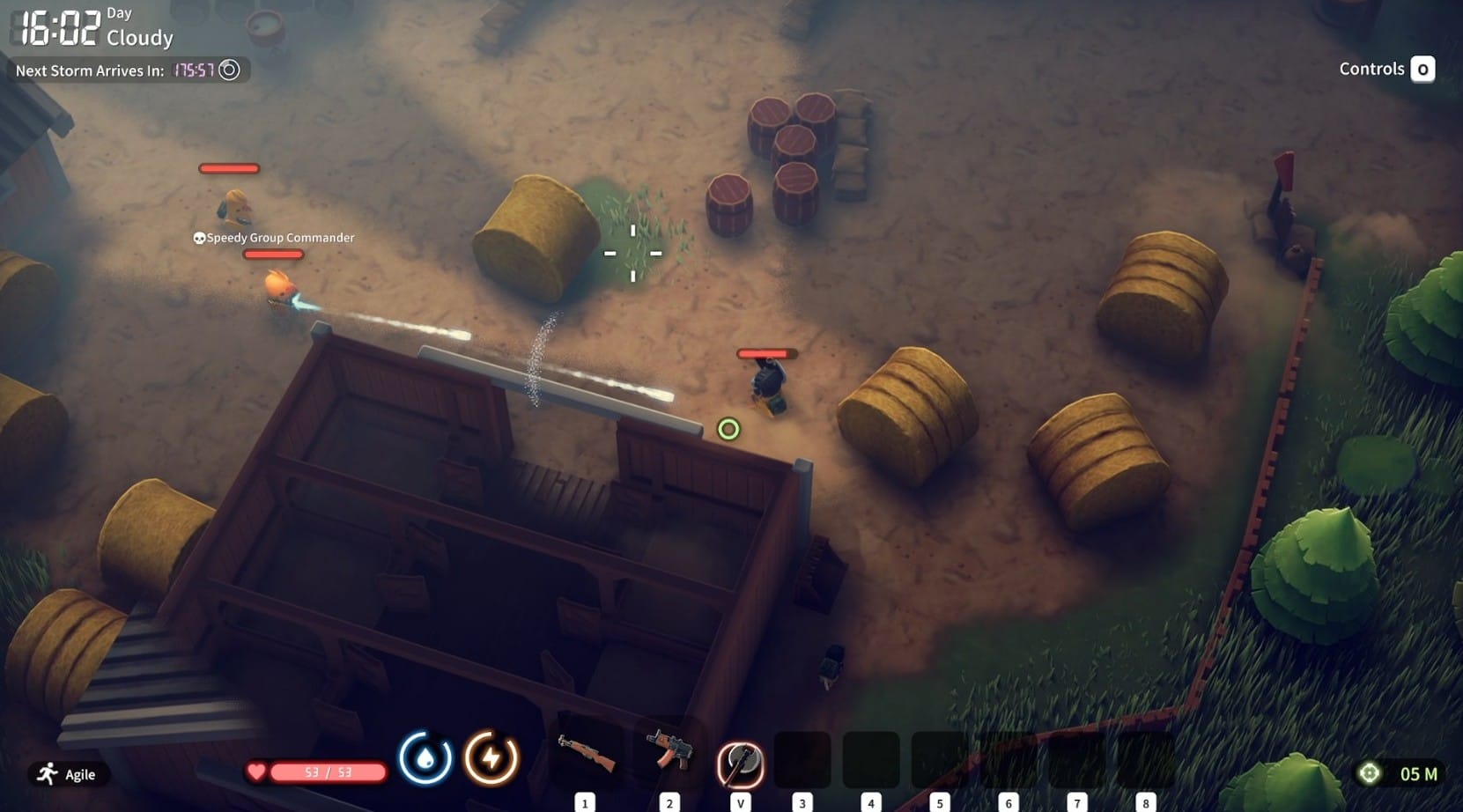Select the wooden rifle in weapon slot 1
This screenshot has height=812, width=1463.
(586, 756)
